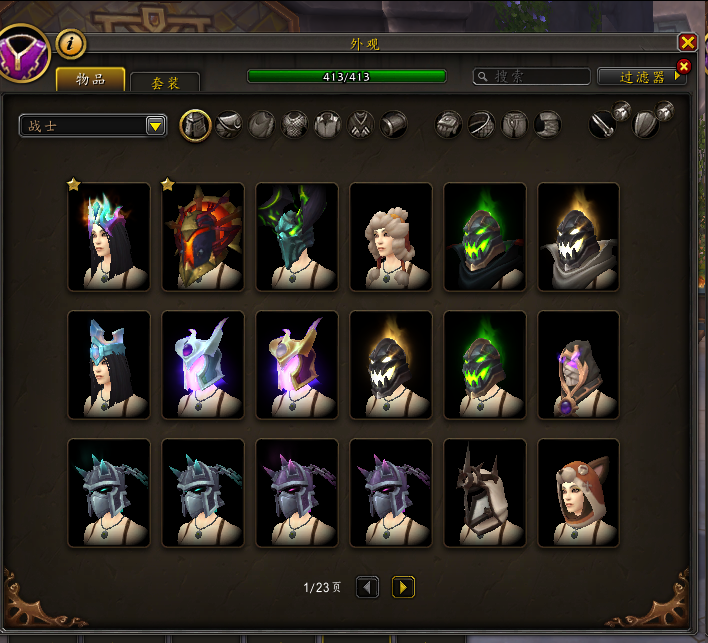708x643 pixels.
Task: Select the white helm with purple glow
Action: (x=203, y=365)
